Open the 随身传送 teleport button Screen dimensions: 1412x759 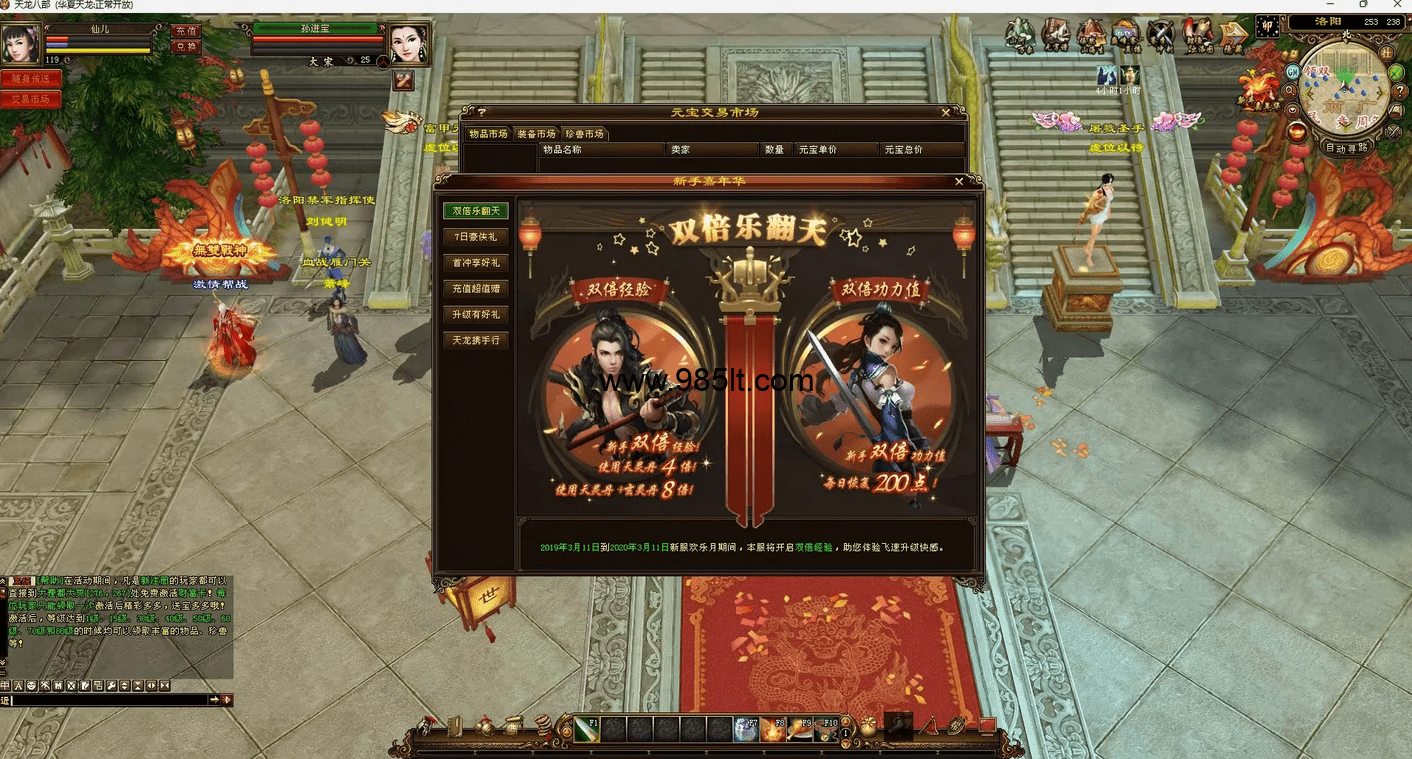30,78
